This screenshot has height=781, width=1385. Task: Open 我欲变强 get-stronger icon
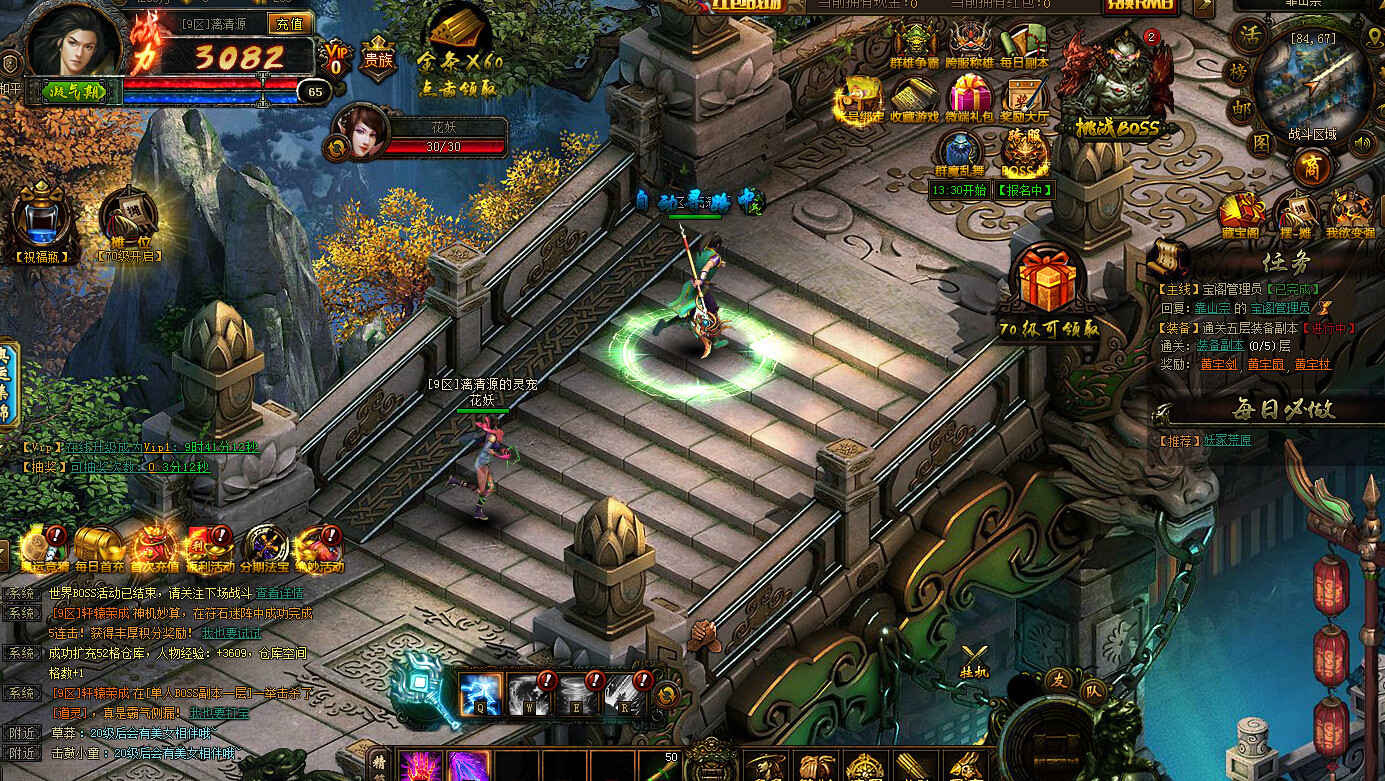click(x=1350, y=213)
